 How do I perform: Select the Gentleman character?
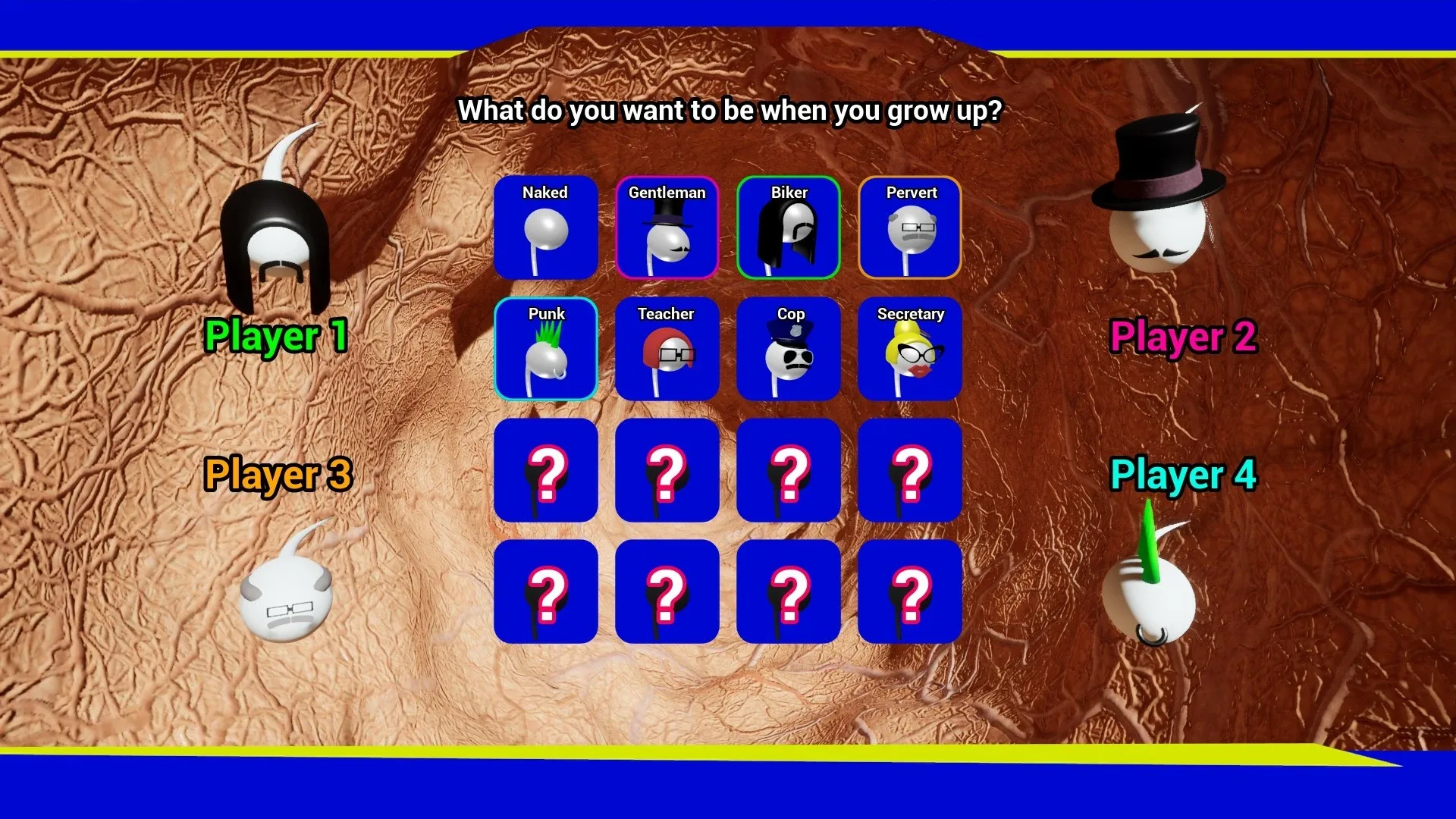coord(667,227)
